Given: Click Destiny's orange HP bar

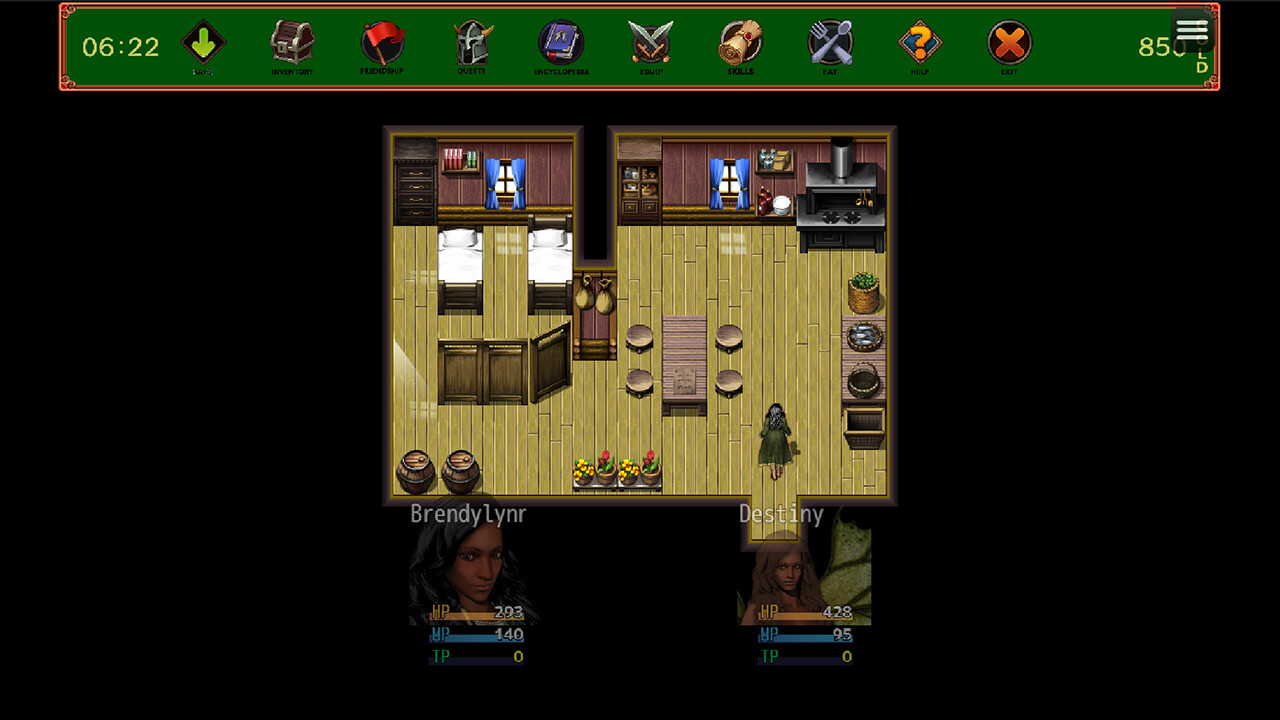Looking at the screenshot, I should click(805, 611).
